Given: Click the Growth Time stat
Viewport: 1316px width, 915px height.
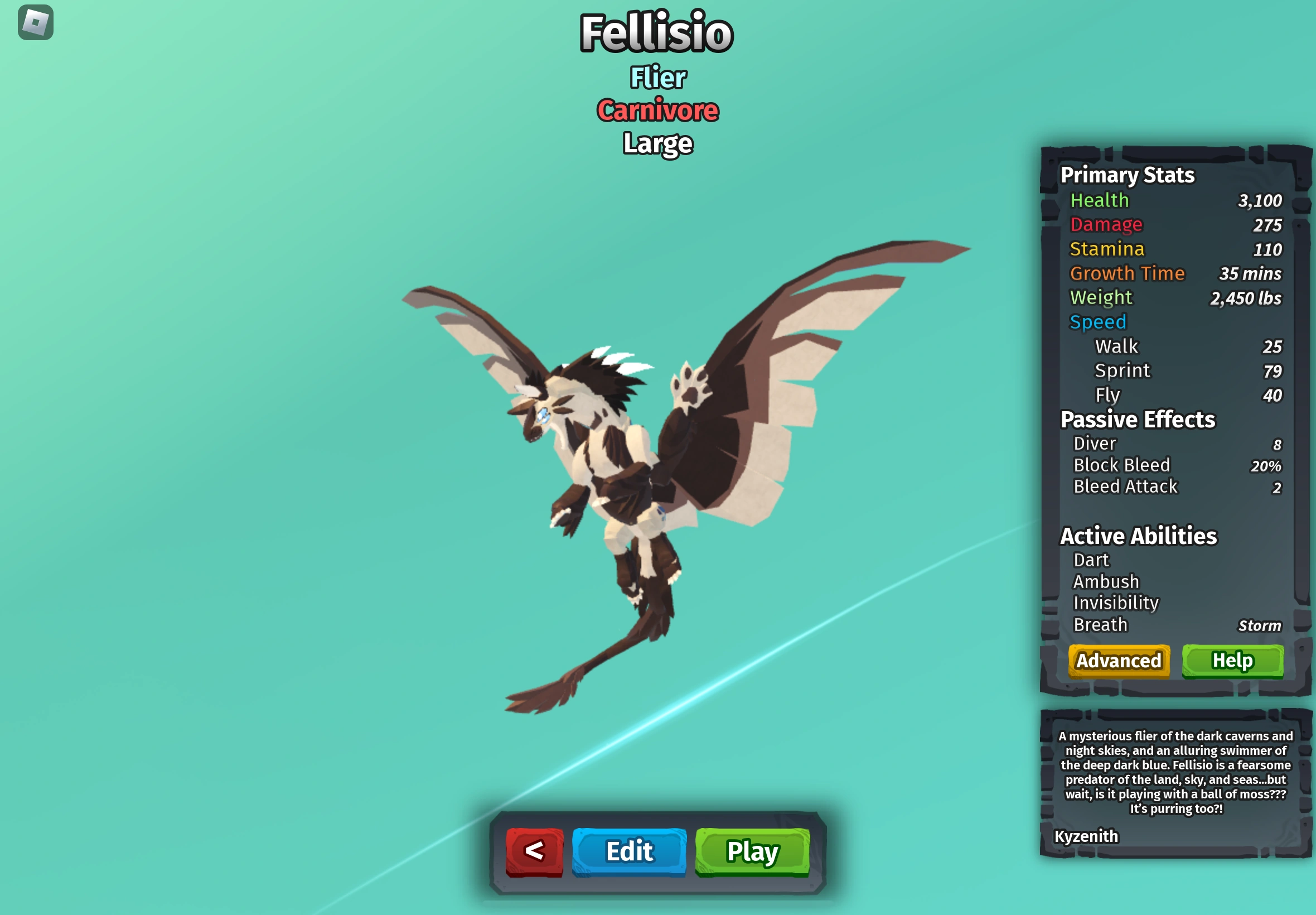Looking at the screenshot, I should pyautogui.click(x=1128, y=273).
